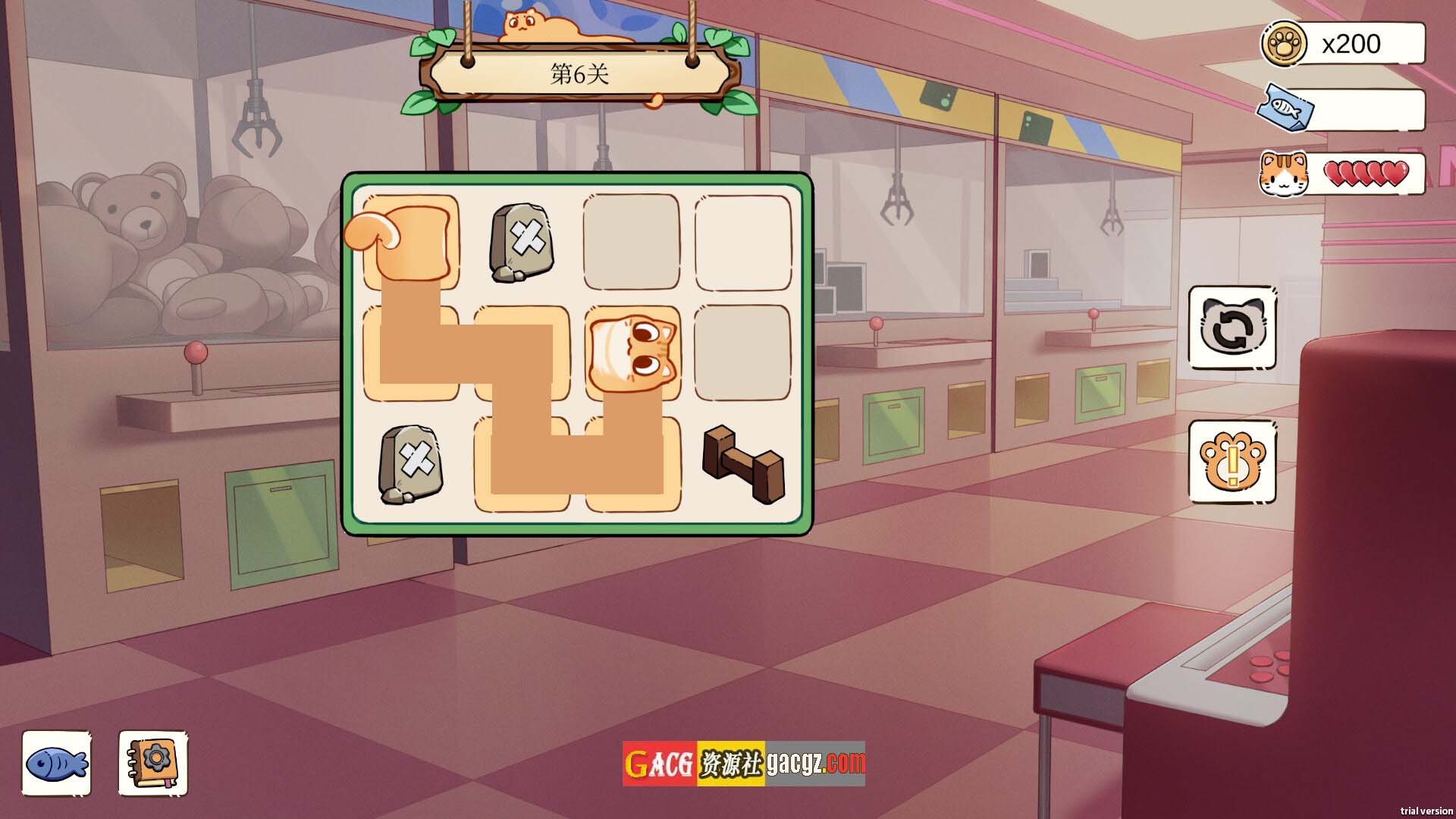Select the cat's tail tile
1456x819 pixels.
pyautogui.click(x=409, y=241)
